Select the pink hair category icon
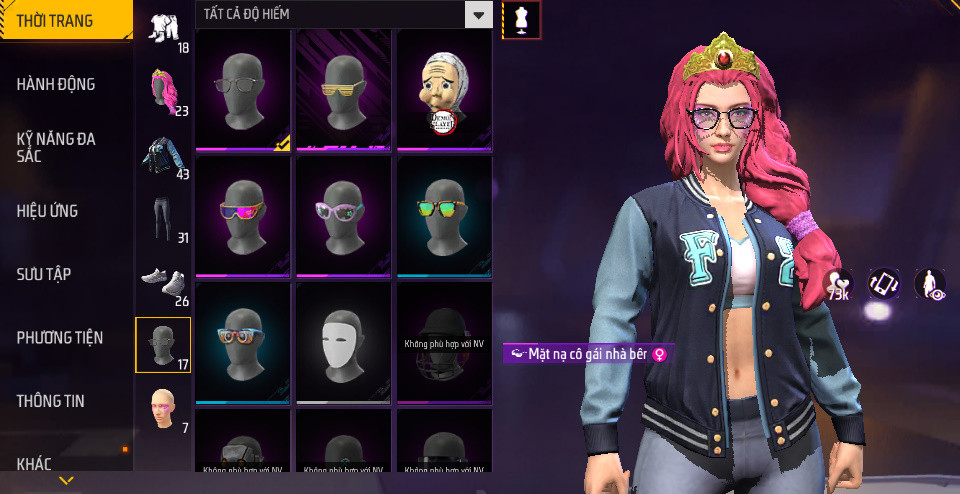This screenshot has height=494, width=960. click(x=163, y=91)
